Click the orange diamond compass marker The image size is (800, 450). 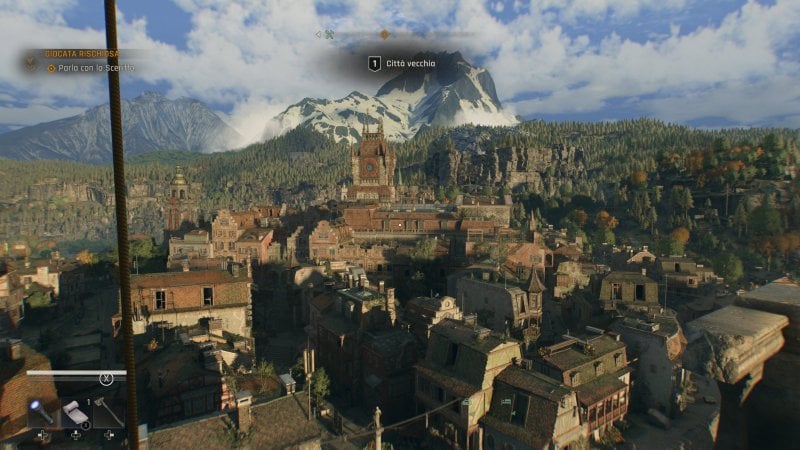coord(384,34)
